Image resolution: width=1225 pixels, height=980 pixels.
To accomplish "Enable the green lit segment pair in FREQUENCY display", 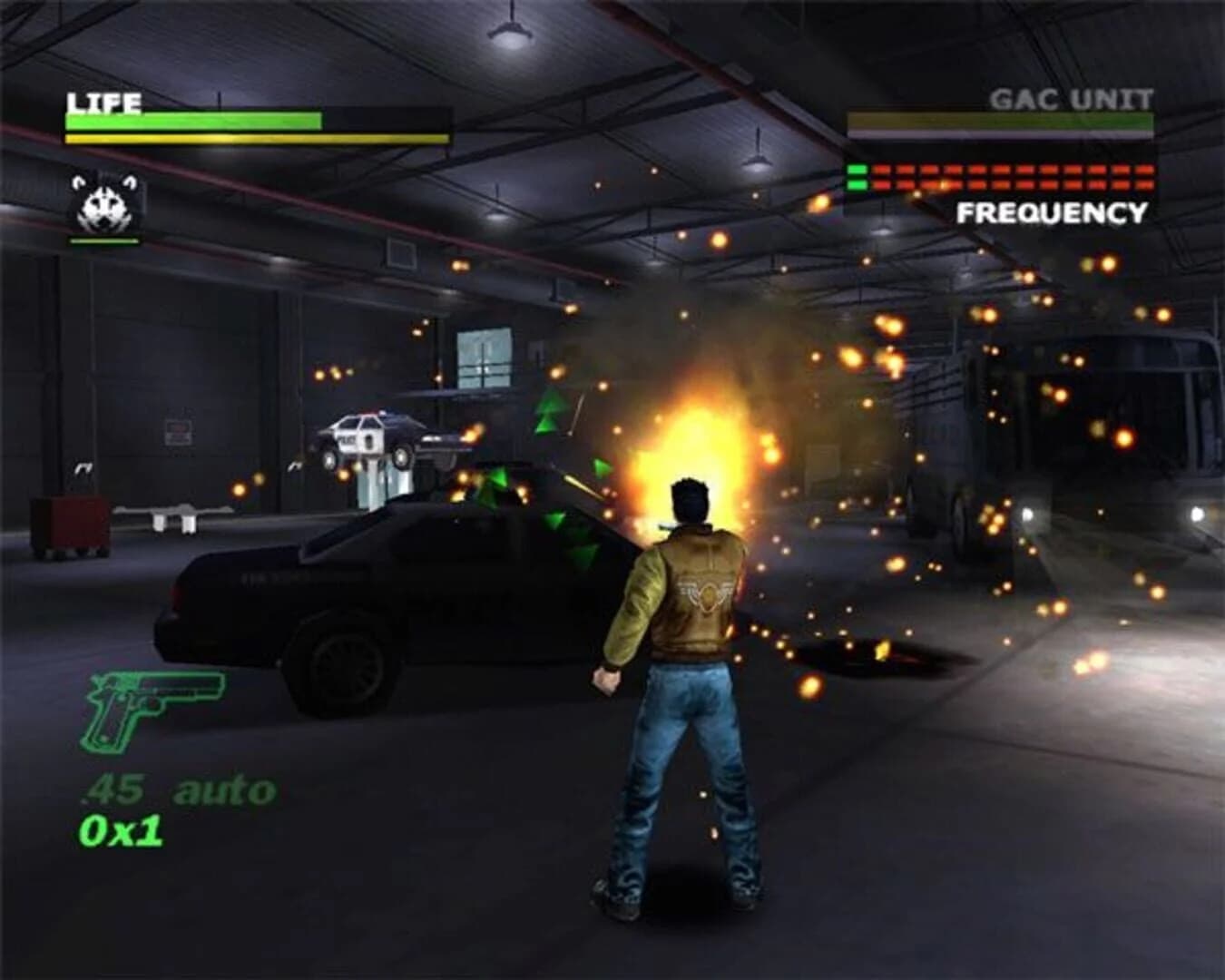I will tap(857, 176).
